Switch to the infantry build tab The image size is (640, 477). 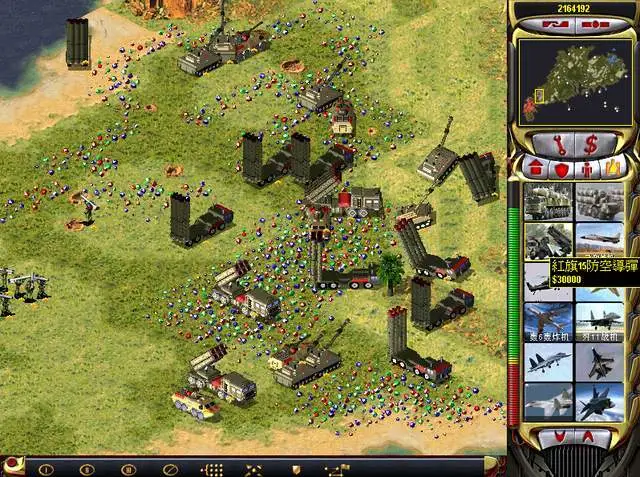pos(587,166)
